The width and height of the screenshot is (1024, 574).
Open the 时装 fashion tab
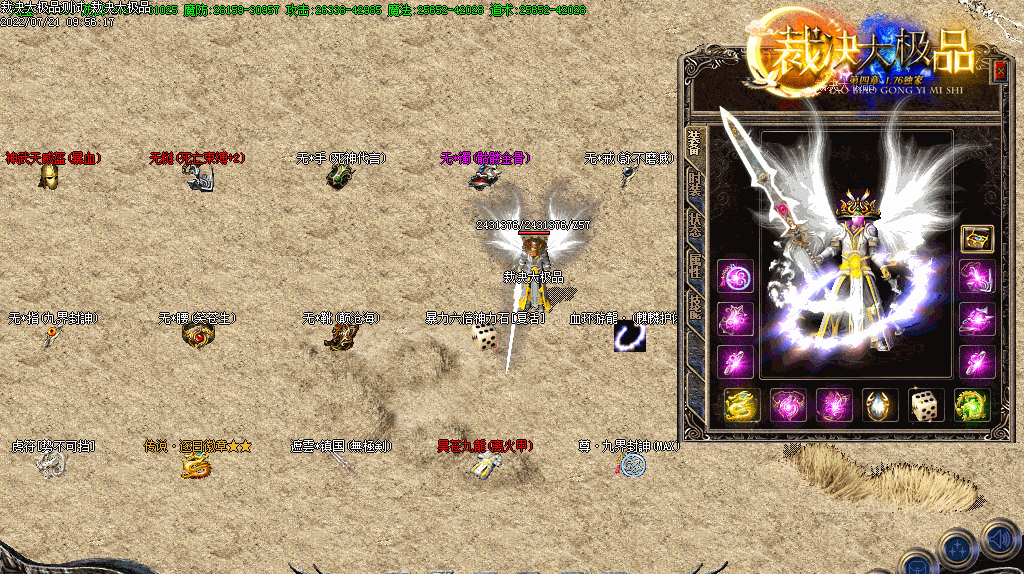click(695, 189)
